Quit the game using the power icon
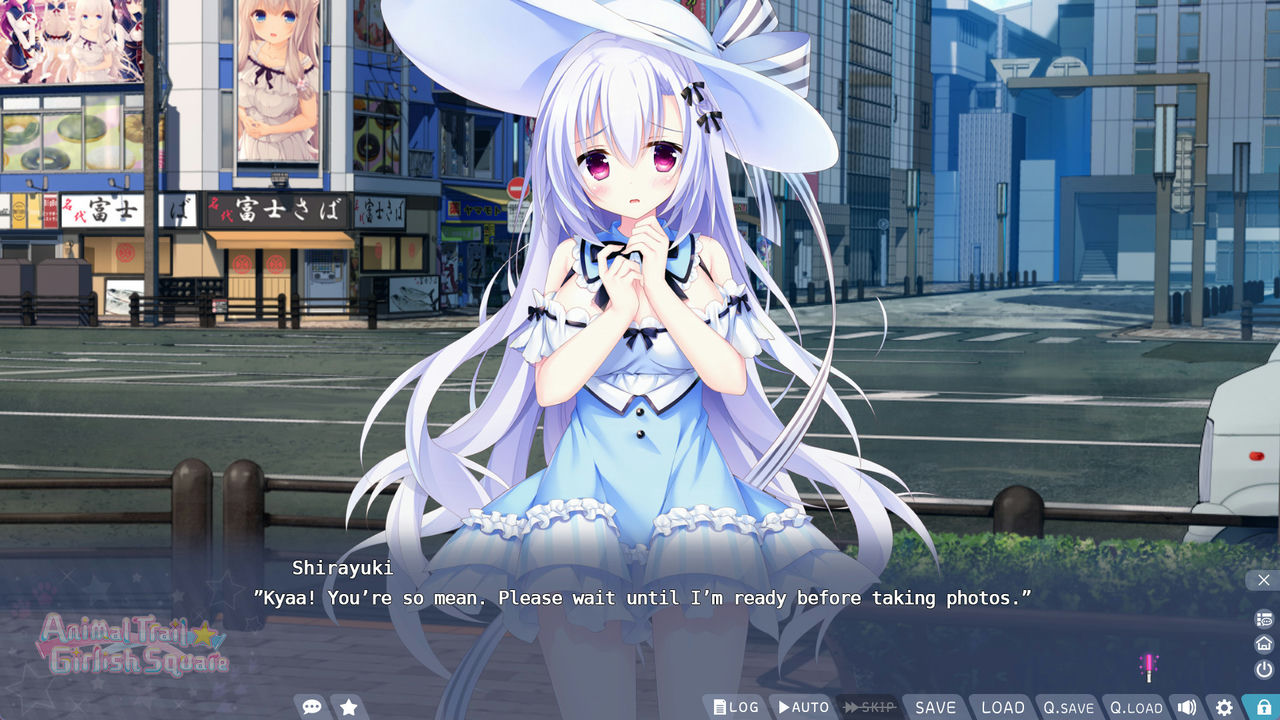Image resolution: width=1280 pixels, height=720 pixels. click(x=1263, y=667)
